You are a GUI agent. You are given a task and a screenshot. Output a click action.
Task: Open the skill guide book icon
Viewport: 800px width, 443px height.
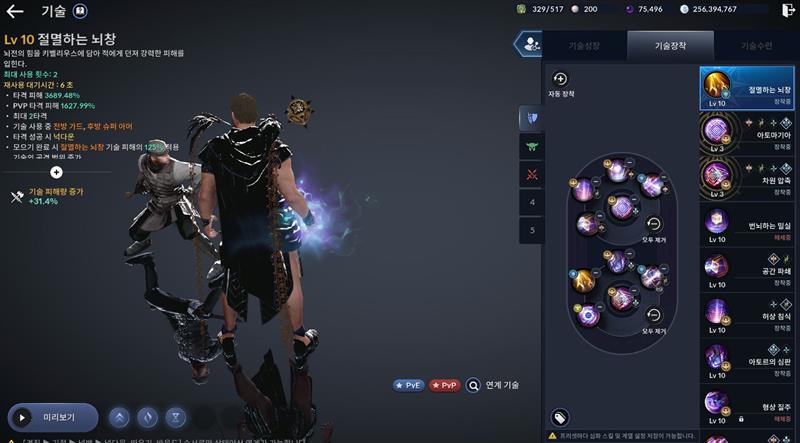pos(80,12)
